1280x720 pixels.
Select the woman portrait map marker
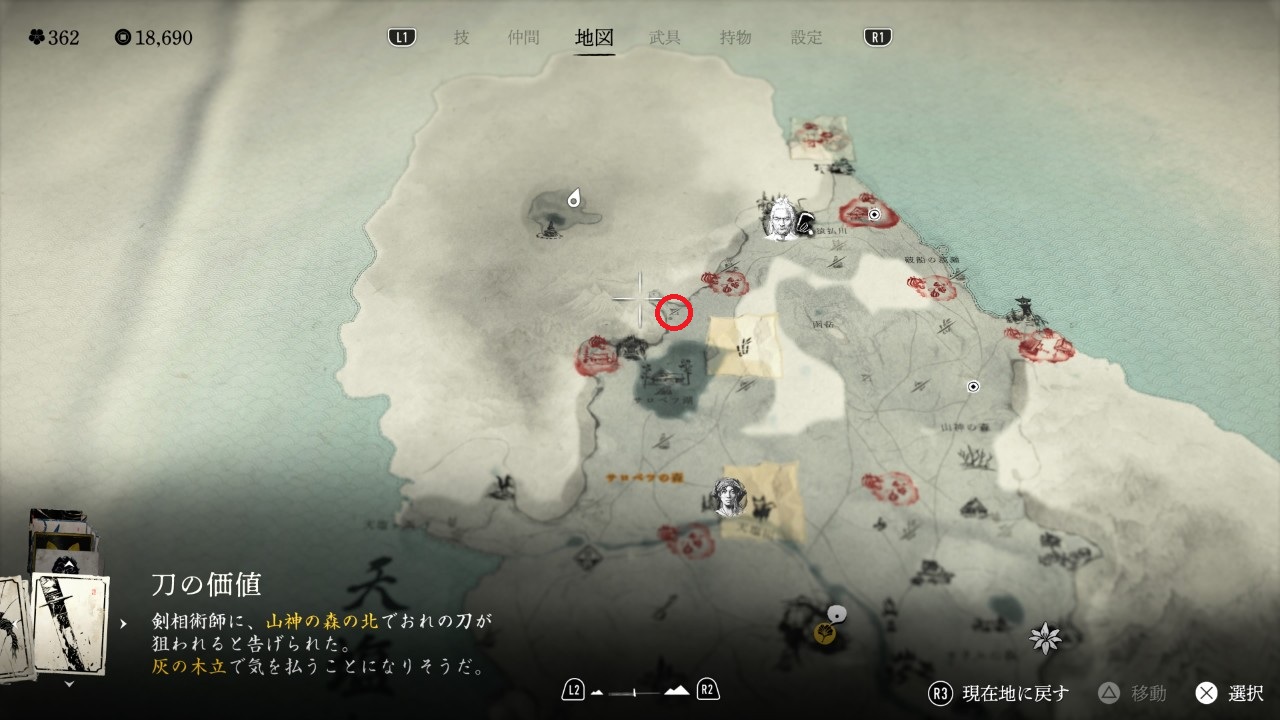(731, 497)
